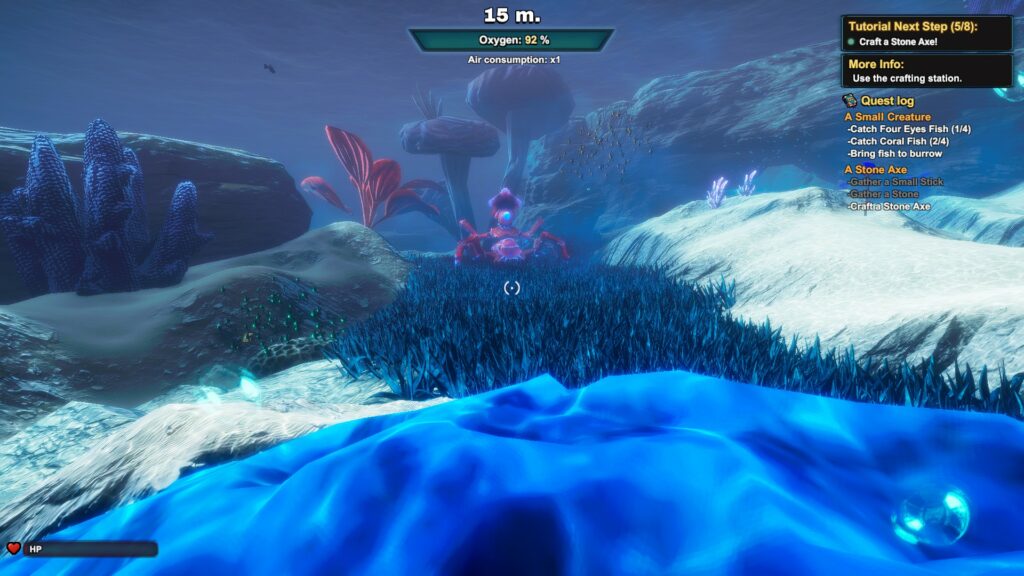Select the A Stone Axe quest title
1024x576 pixels.
(x=876, y=170)
